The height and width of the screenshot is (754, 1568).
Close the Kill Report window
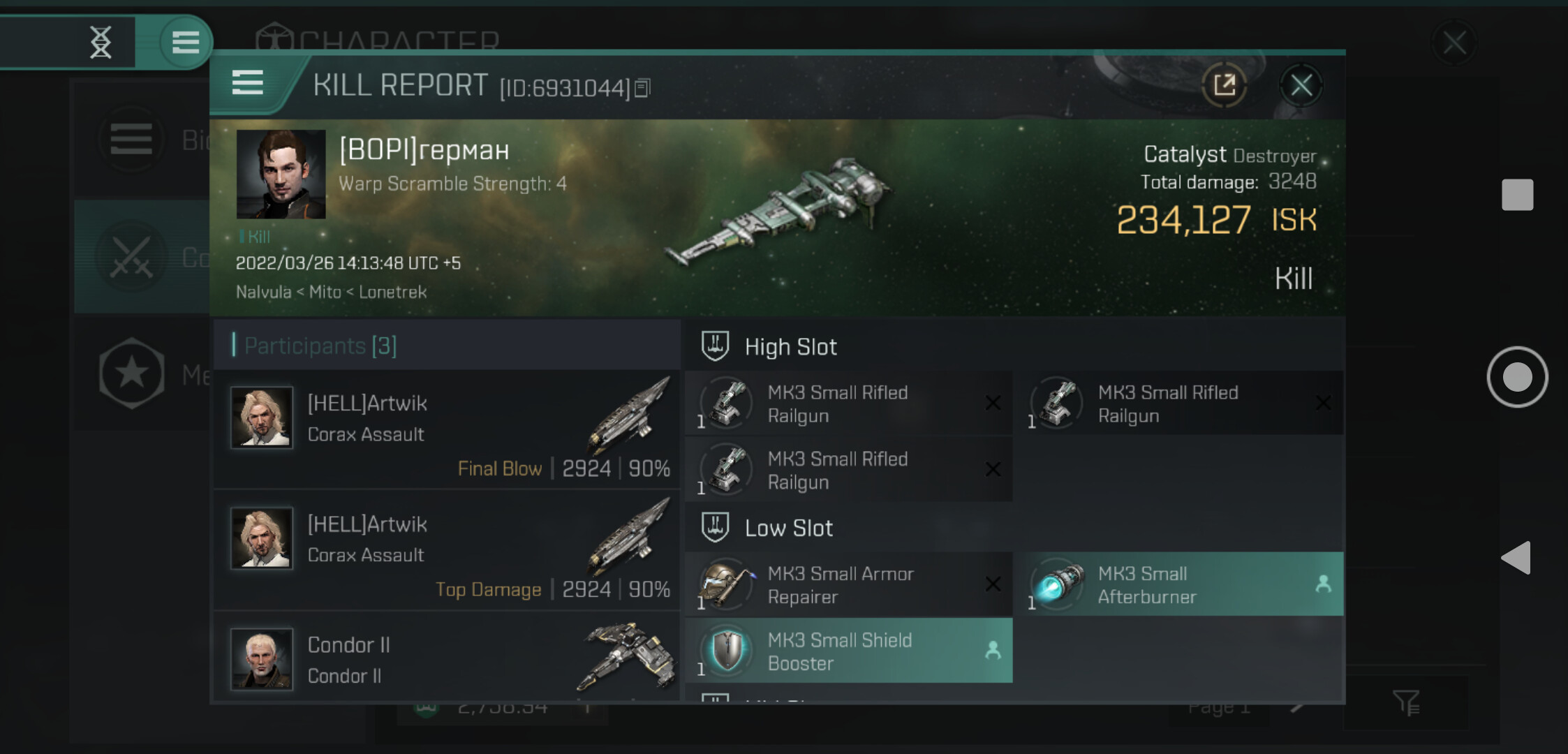1301,86
